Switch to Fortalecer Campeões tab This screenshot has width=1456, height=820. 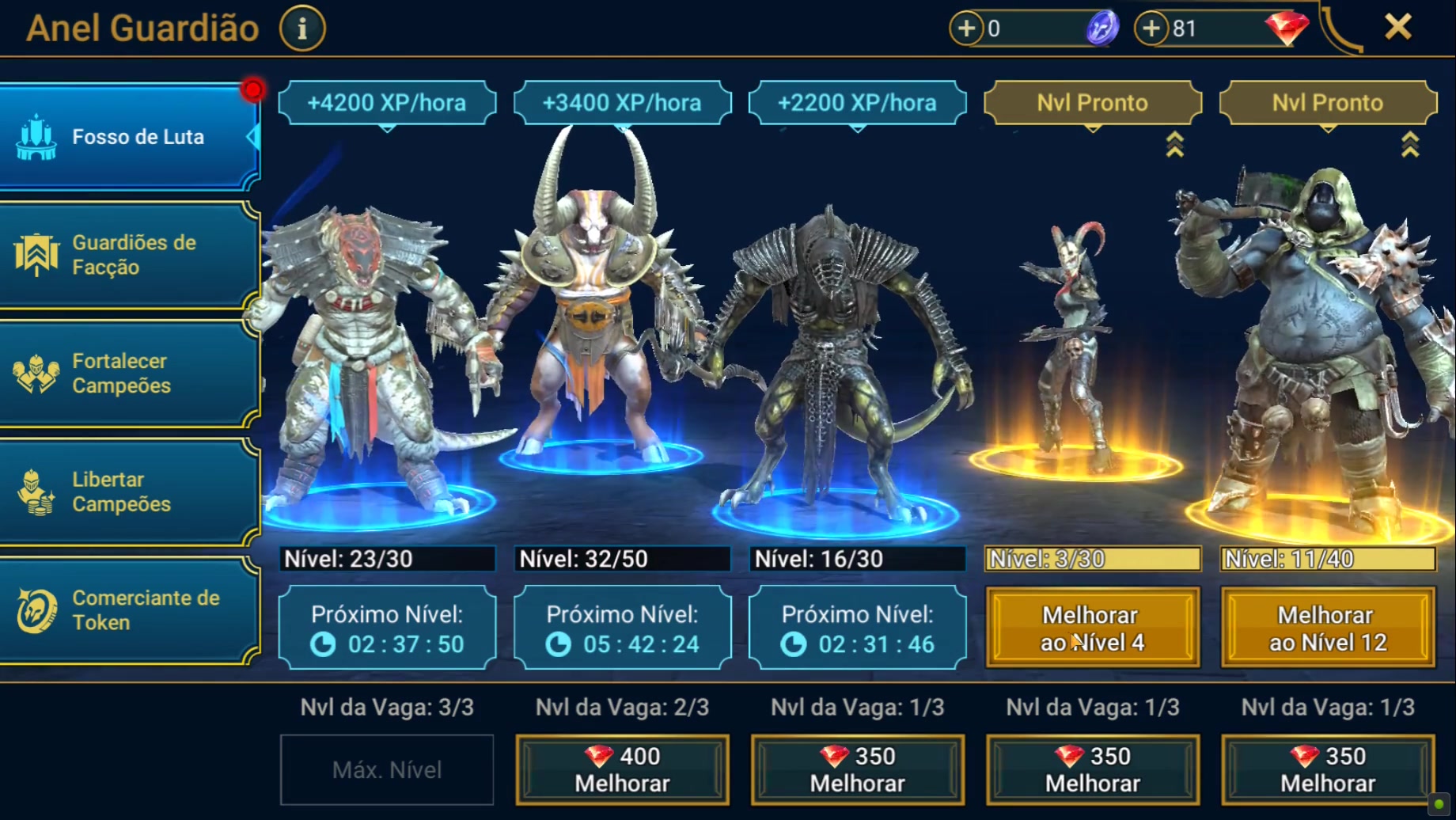coord(131,374)
